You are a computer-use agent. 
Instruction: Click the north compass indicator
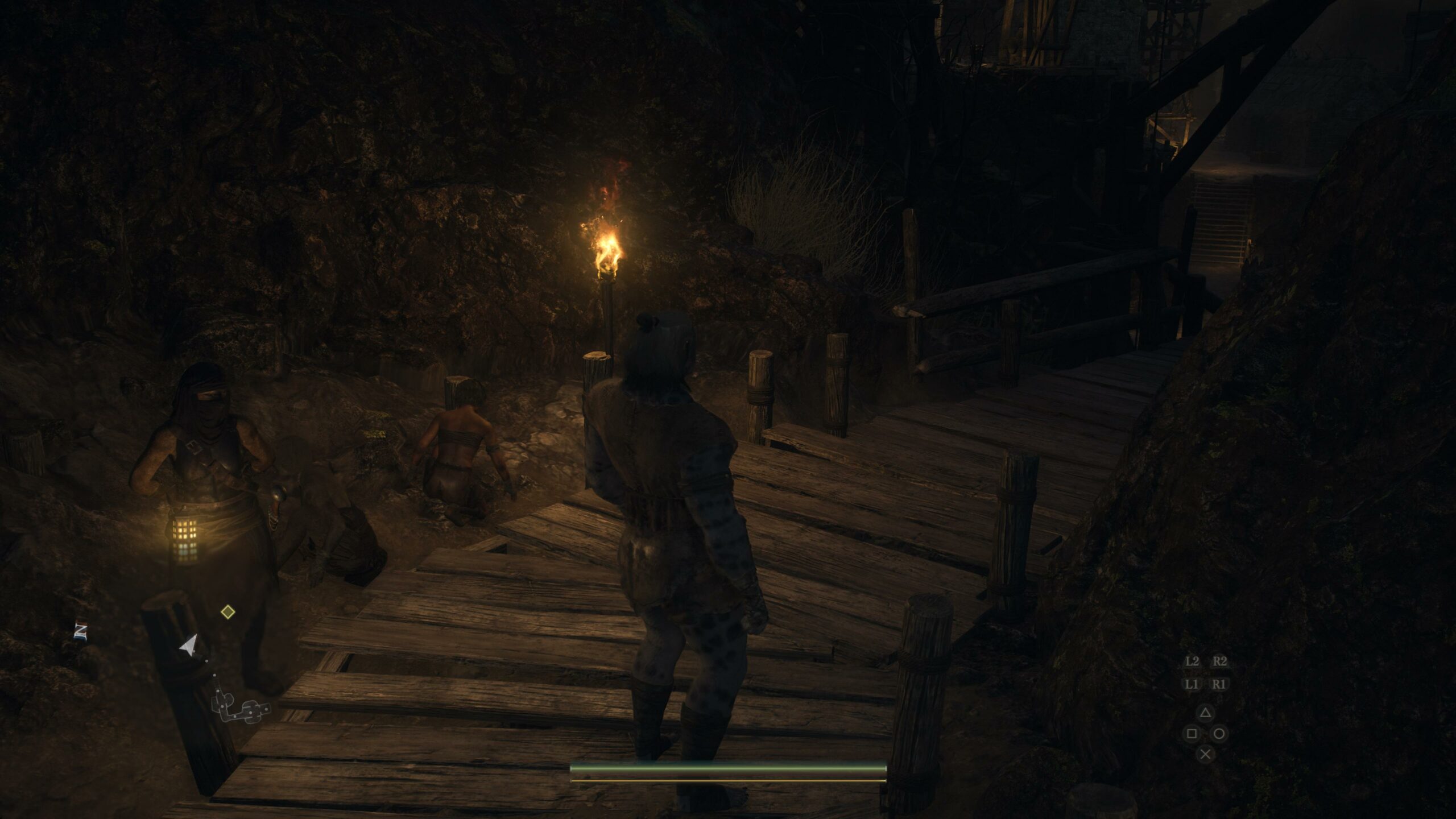(x=80, y=631)
